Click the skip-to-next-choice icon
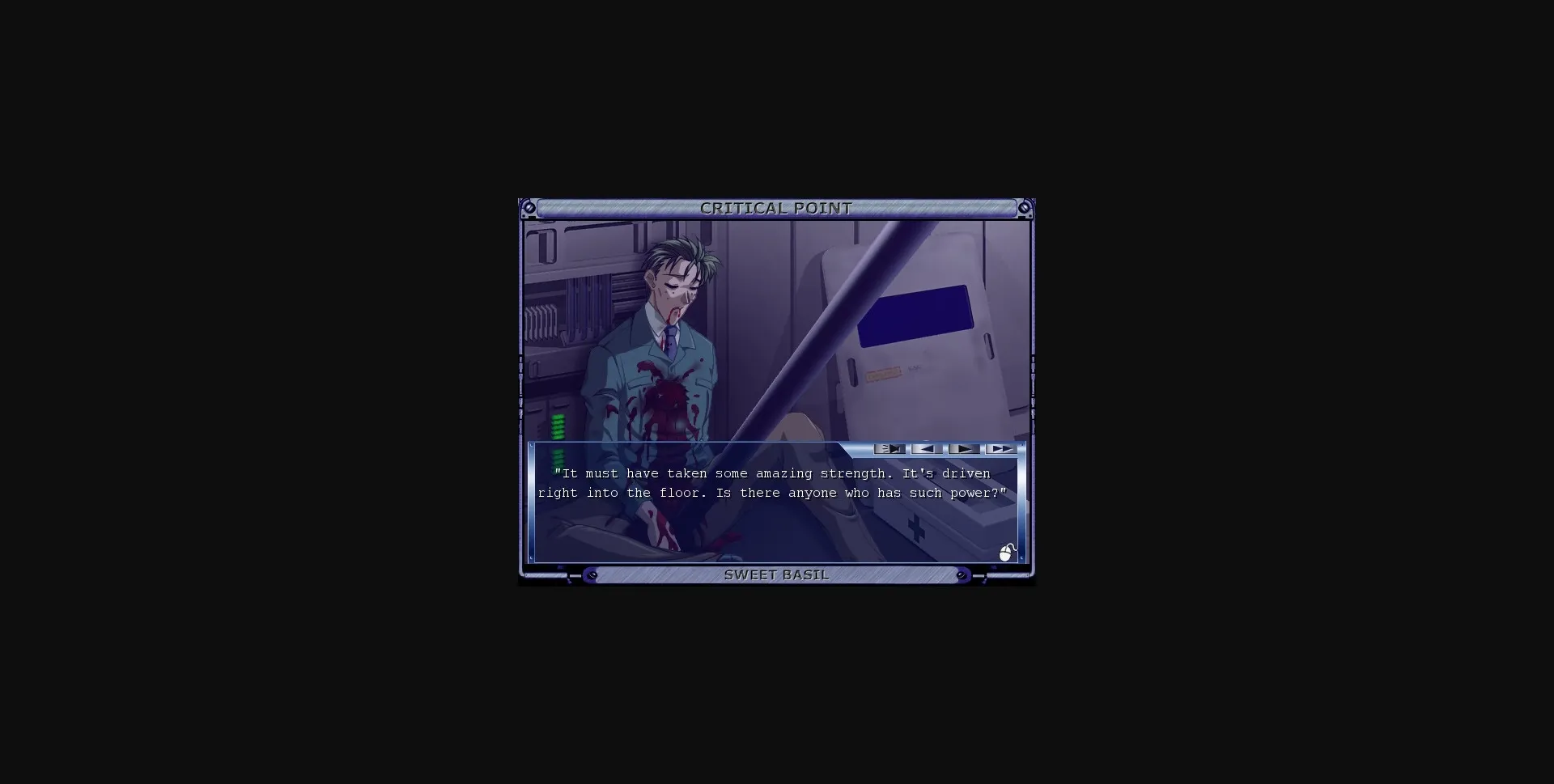The height and width of the screenshot is (784, 1554). coord(890,449)
